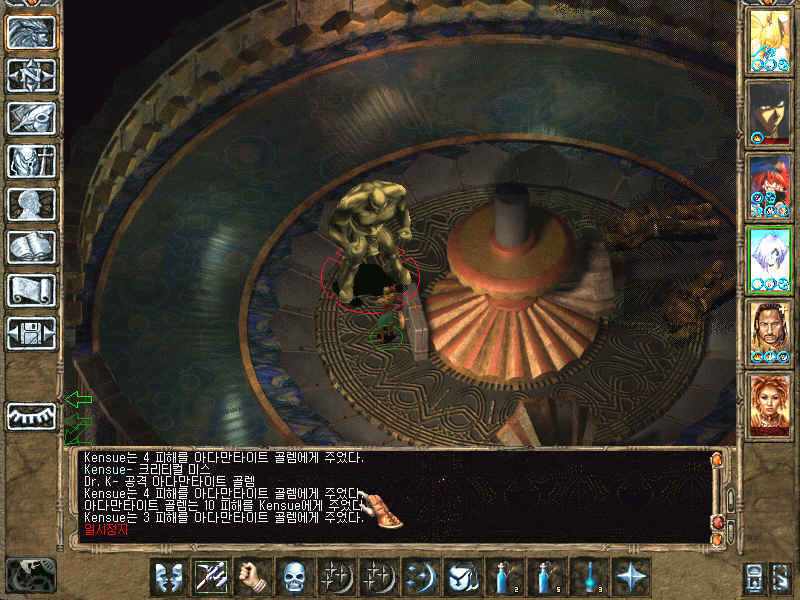Screen dimensions: 800x600
Task: Toggle pause via the clock icon
Action: [x=30, y=576]
